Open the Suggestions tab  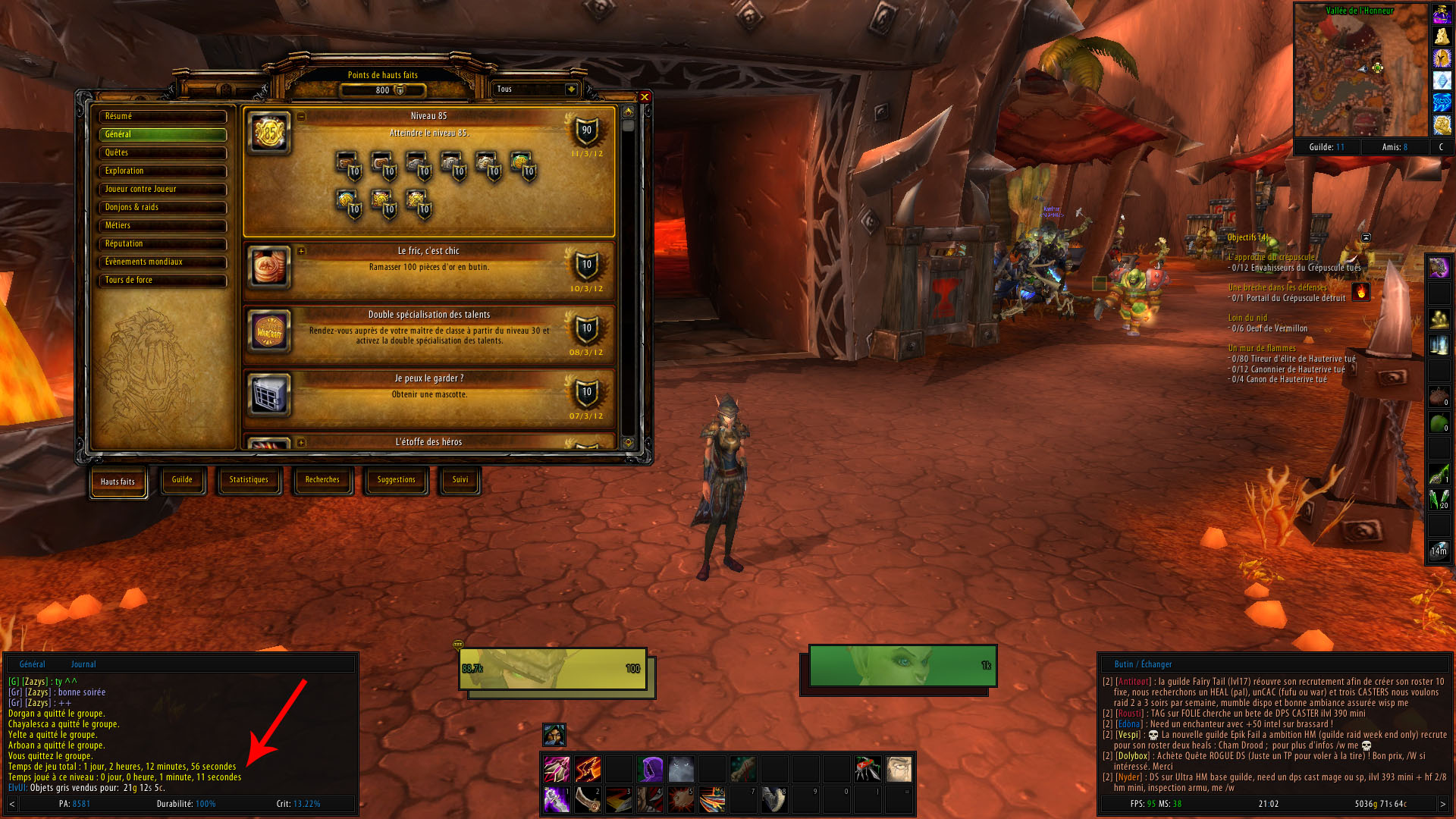[x=396, y=480]
